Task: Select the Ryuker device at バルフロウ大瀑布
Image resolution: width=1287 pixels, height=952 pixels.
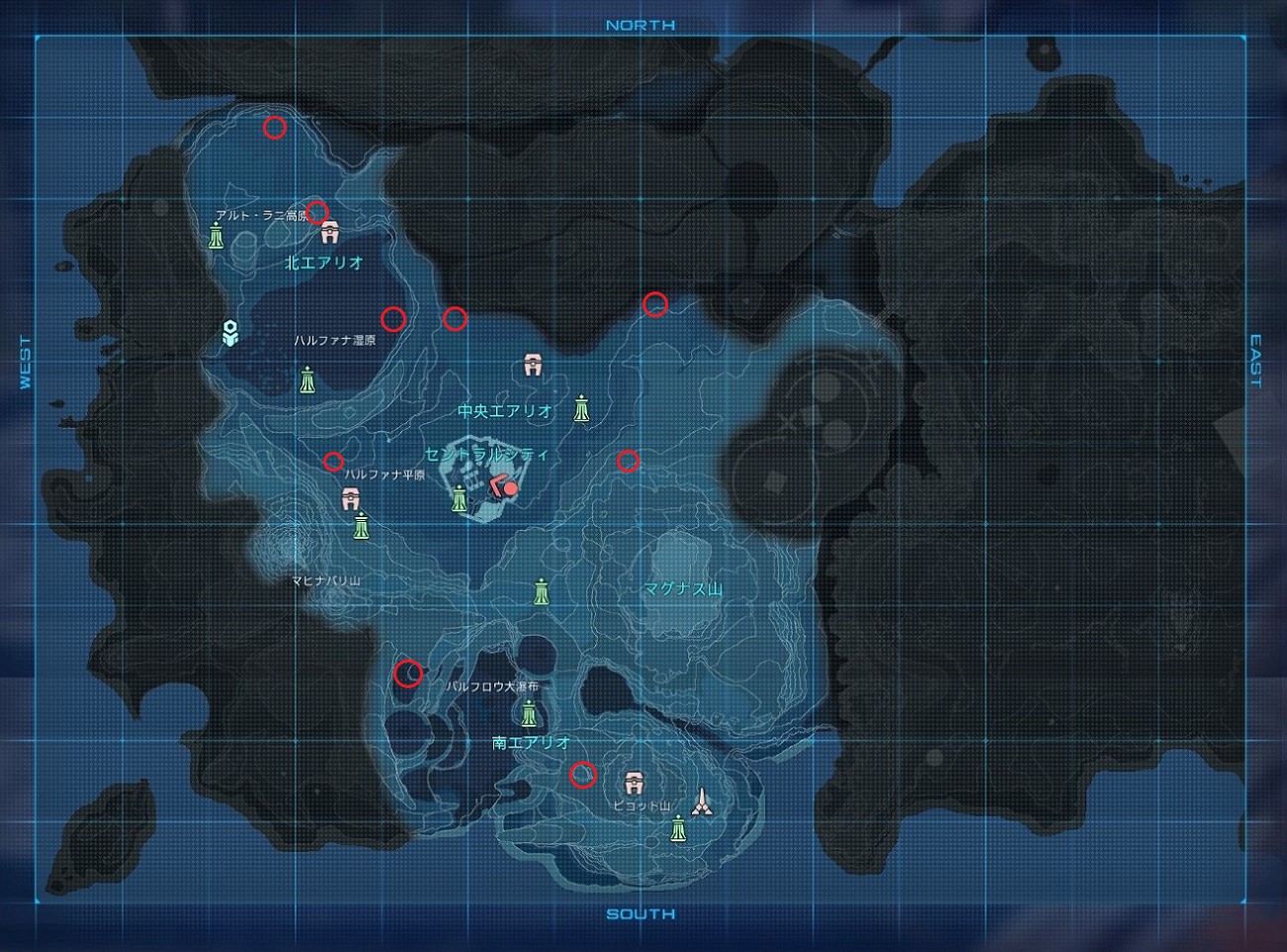Action: (529, 713)
